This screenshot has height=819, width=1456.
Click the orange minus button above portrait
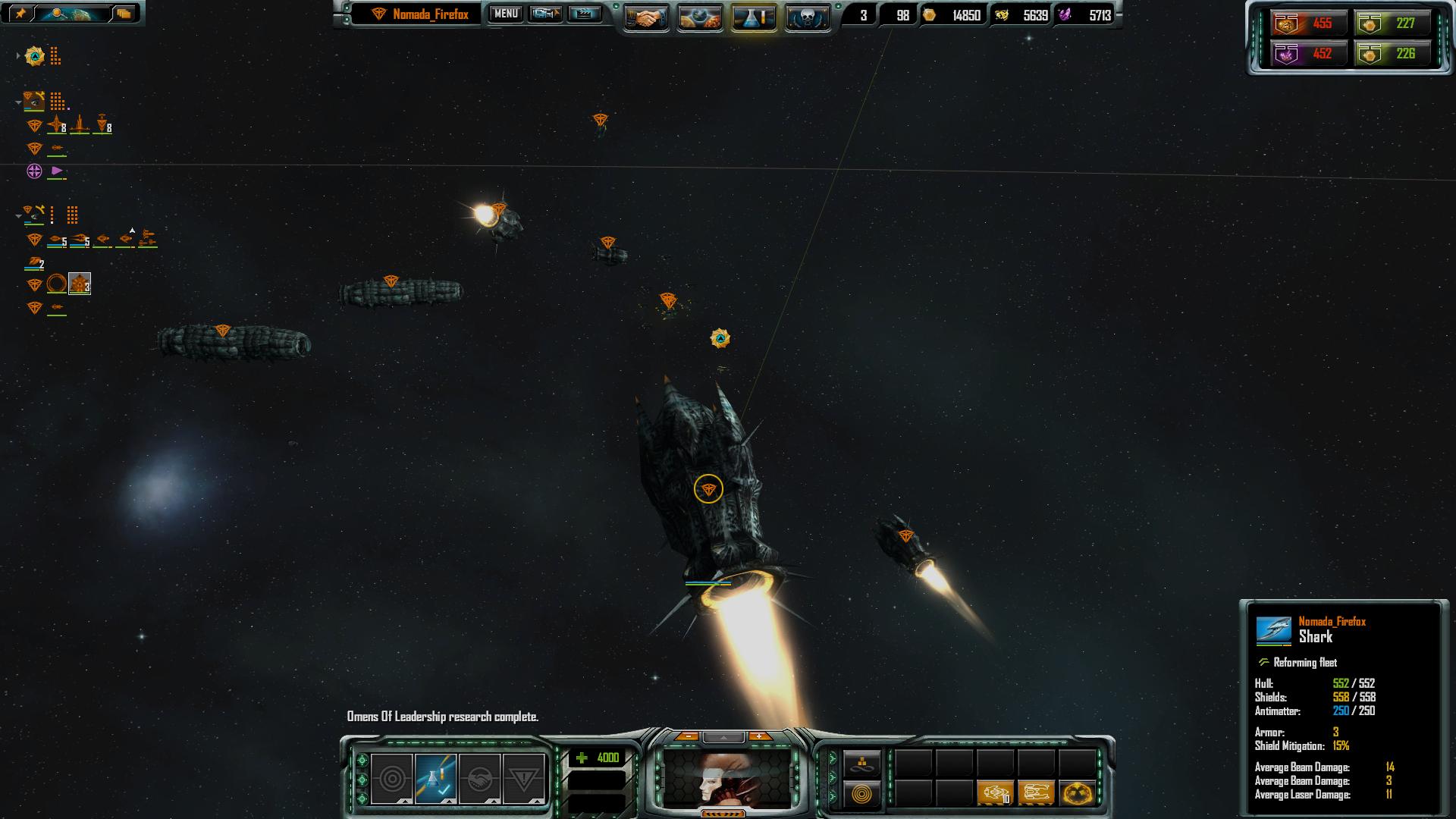tap(688, 736)
